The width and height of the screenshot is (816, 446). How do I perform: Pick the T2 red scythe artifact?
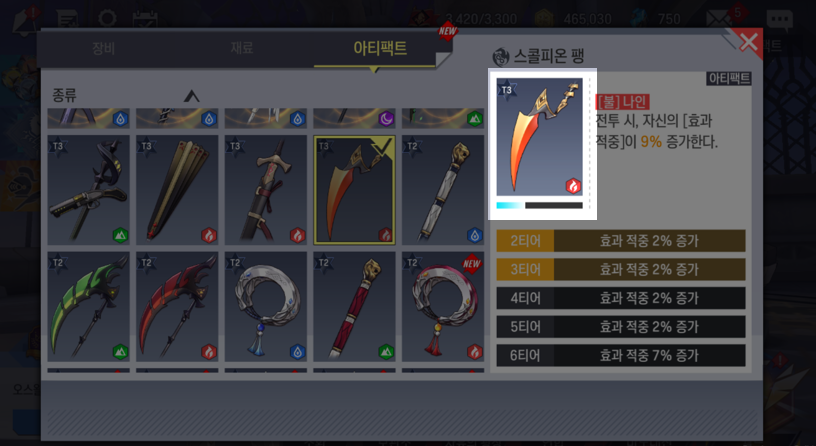177,306
